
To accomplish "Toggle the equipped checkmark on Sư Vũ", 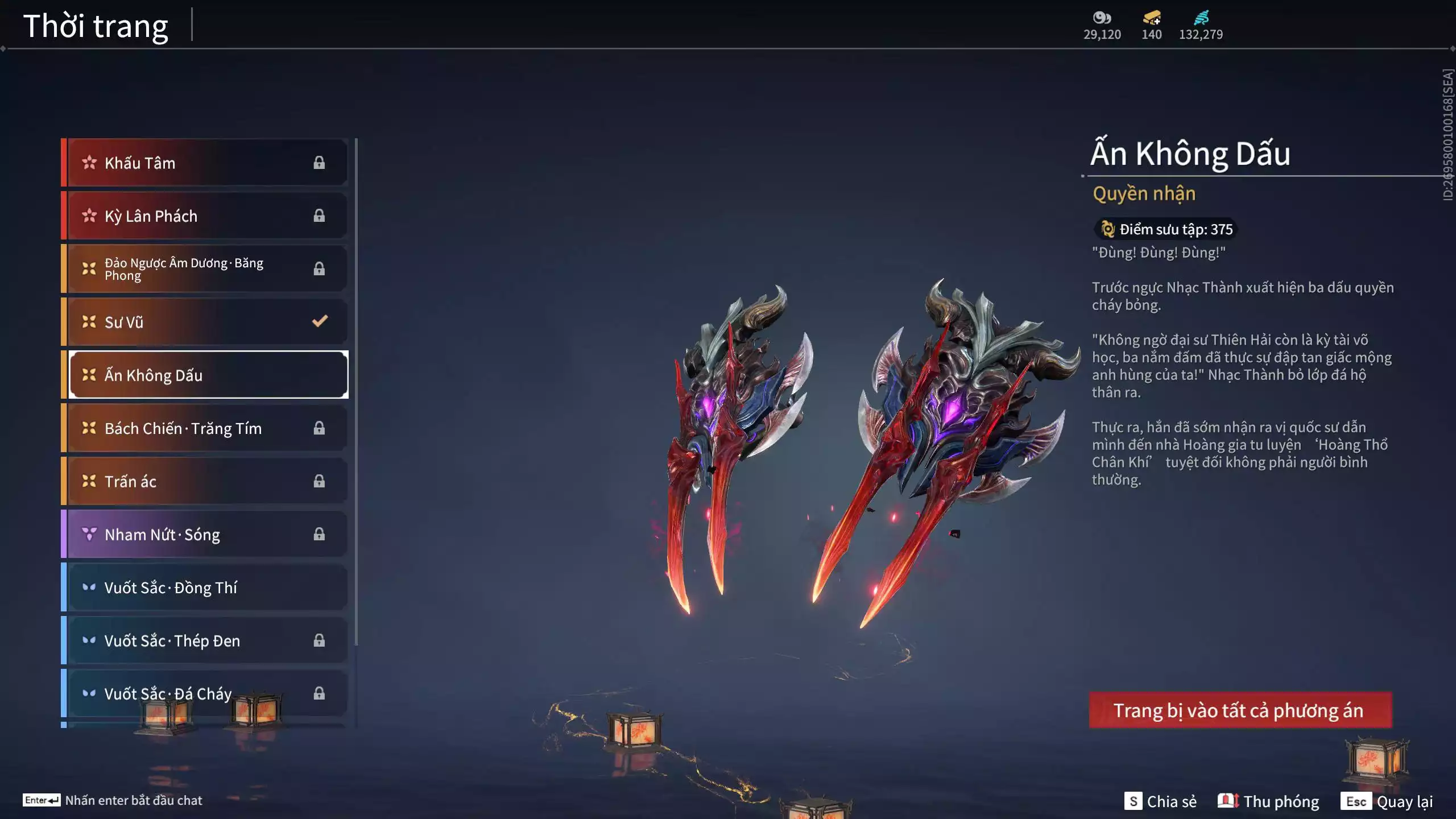I will tap(319, 321).
